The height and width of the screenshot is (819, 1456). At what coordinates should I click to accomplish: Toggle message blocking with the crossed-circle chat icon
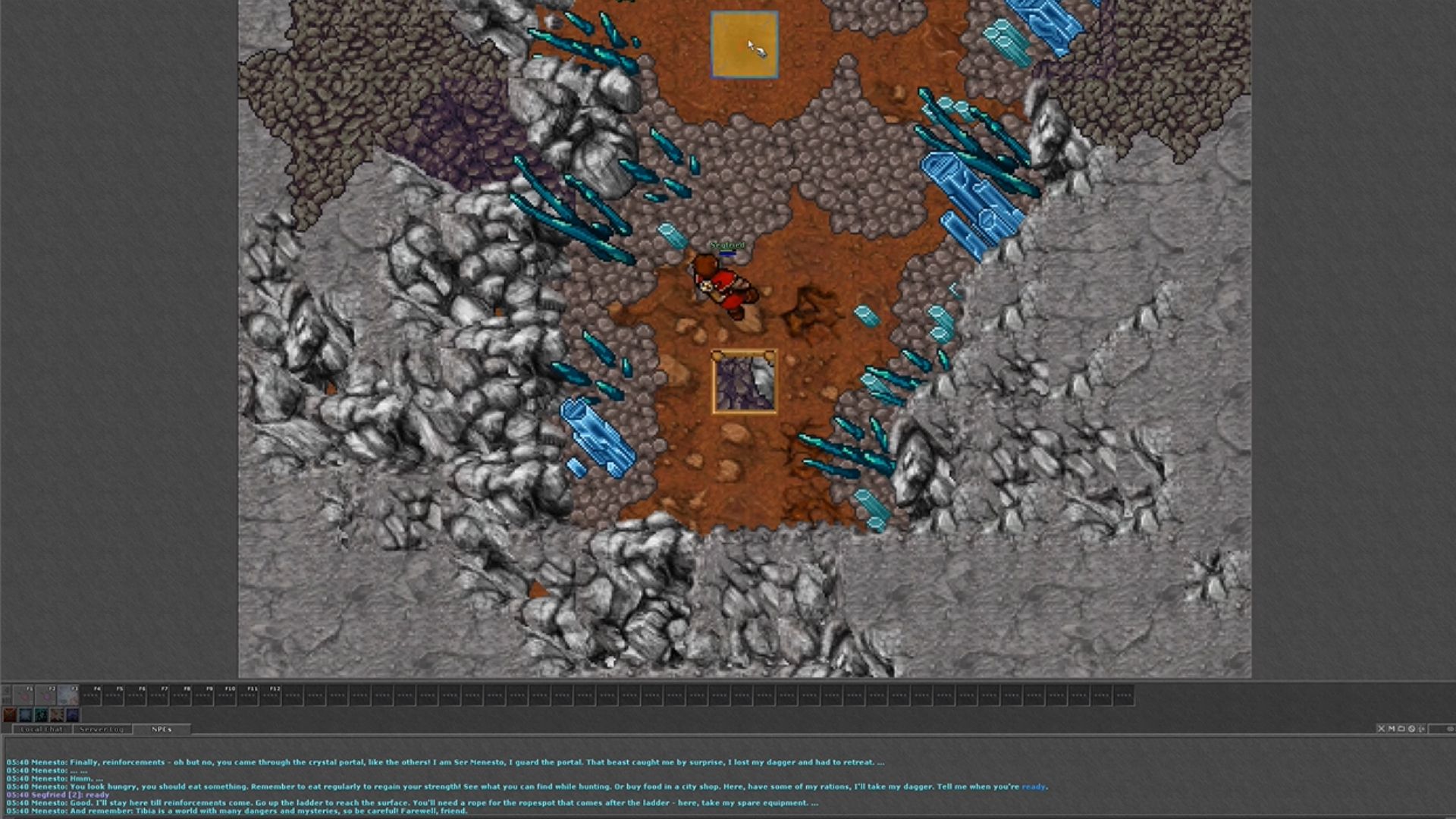(x=1411, y=729)
